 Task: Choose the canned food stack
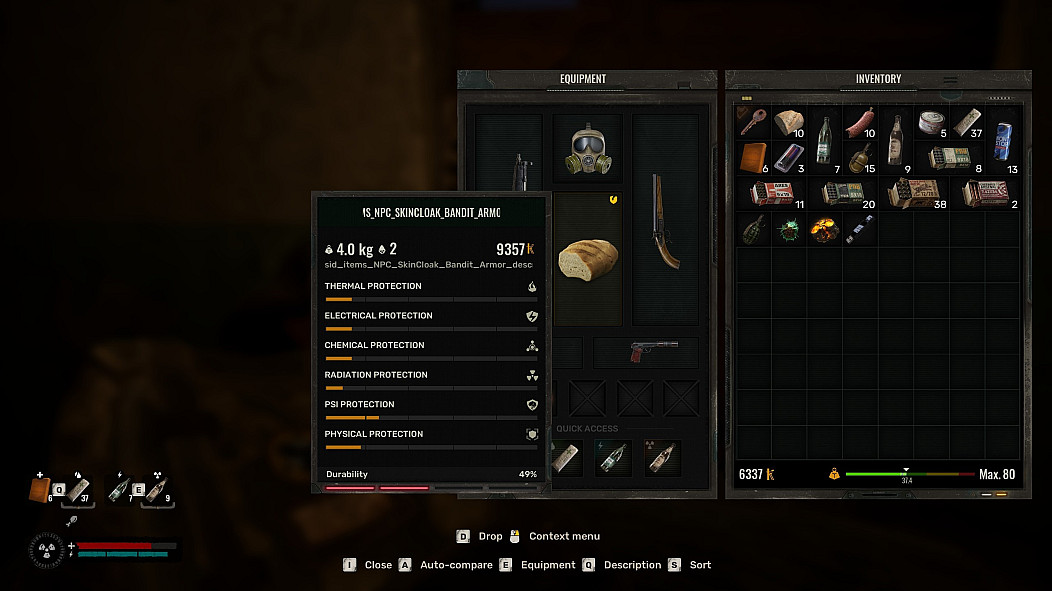932,122
